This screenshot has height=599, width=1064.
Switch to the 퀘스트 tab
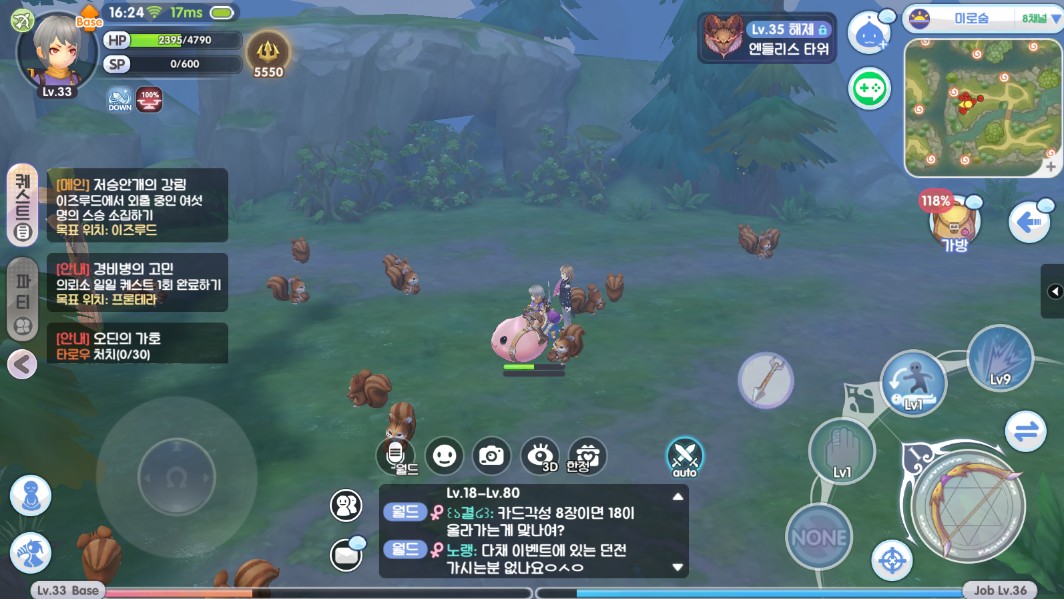pos(23,205)
